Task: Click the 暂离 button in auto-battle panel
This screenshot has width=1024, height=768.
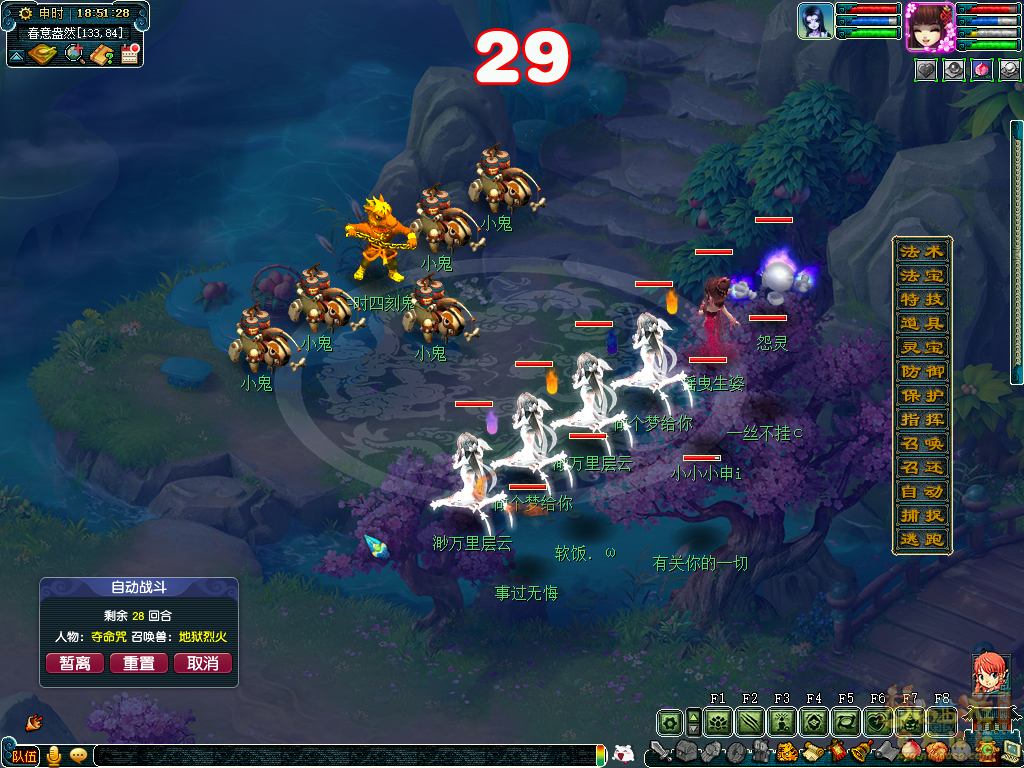Action: (75, 663)
